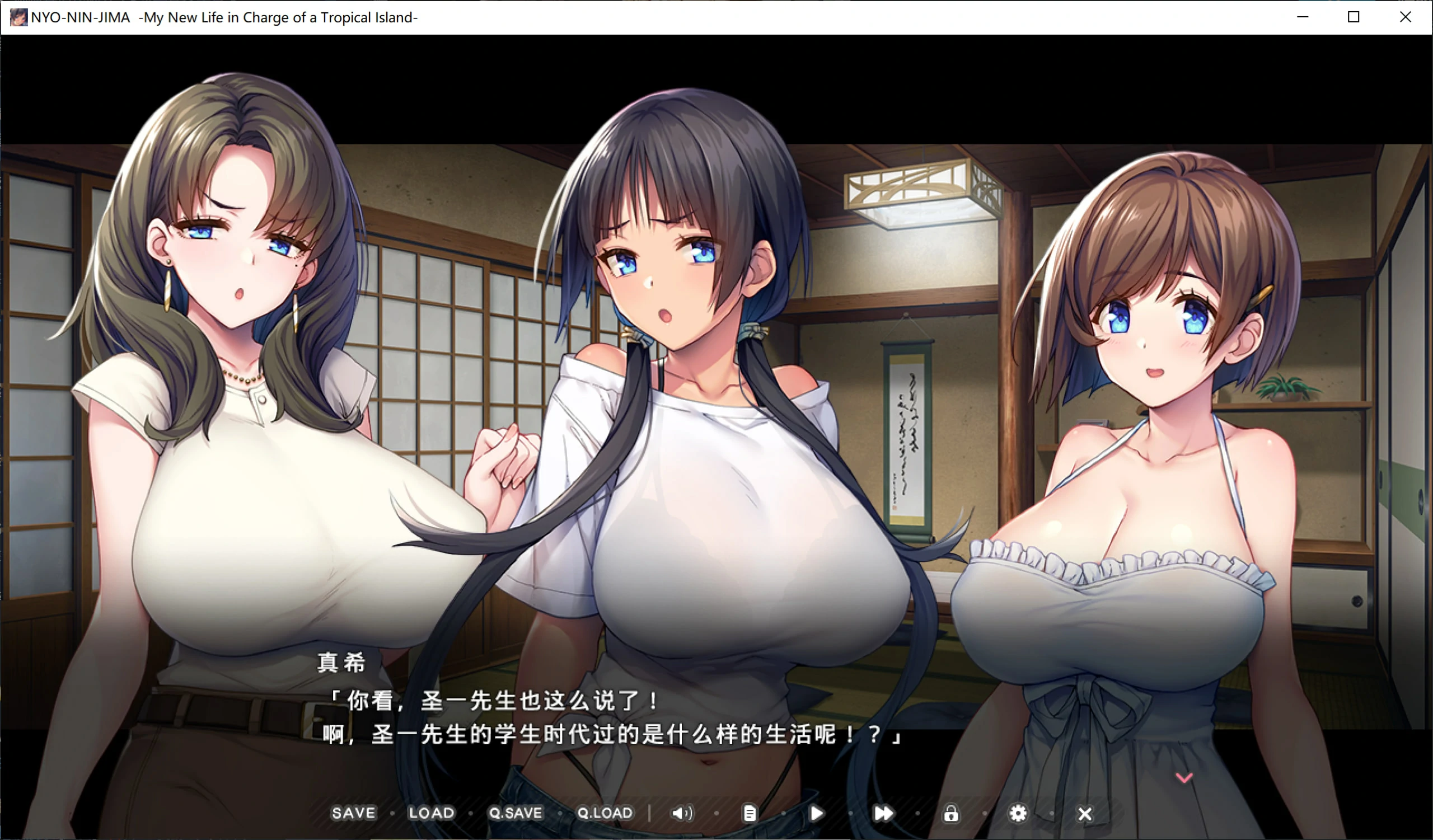Screen dimensions: 1433x840
Task: Perform a quick save with Q.SAVE
Action: (515, 813)
